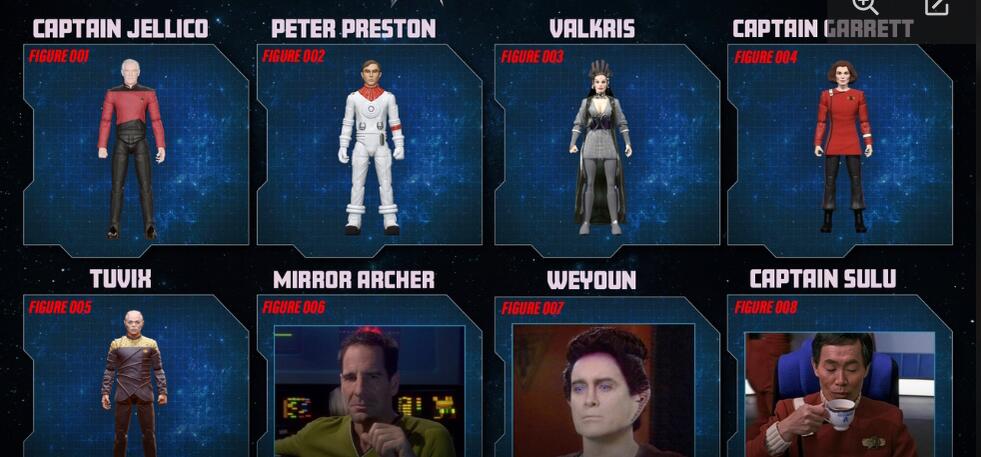Open image in new window icon

point(936,6)
